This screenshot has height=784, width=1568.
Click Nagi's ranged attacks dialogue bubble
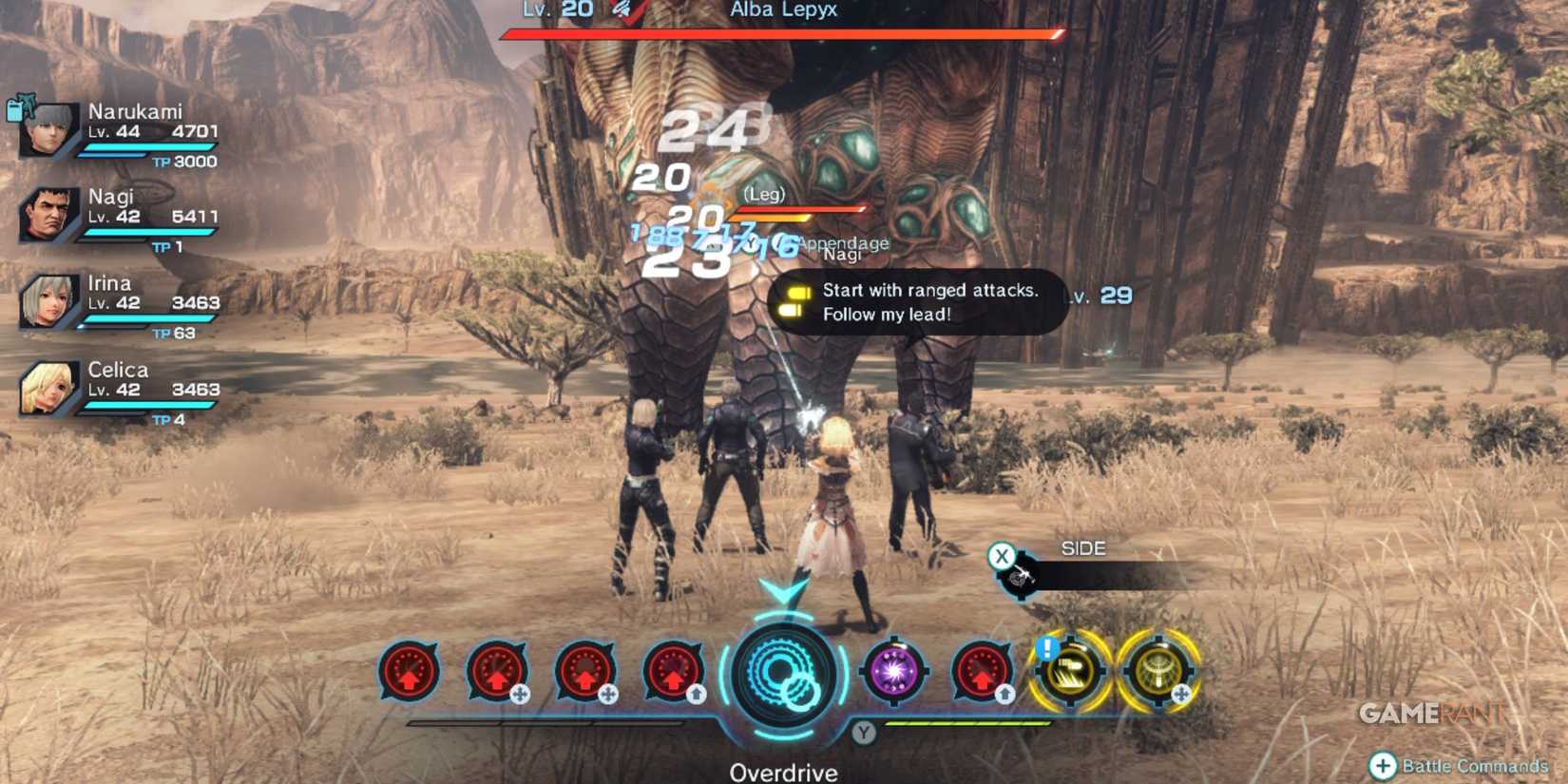coord(917,302)
